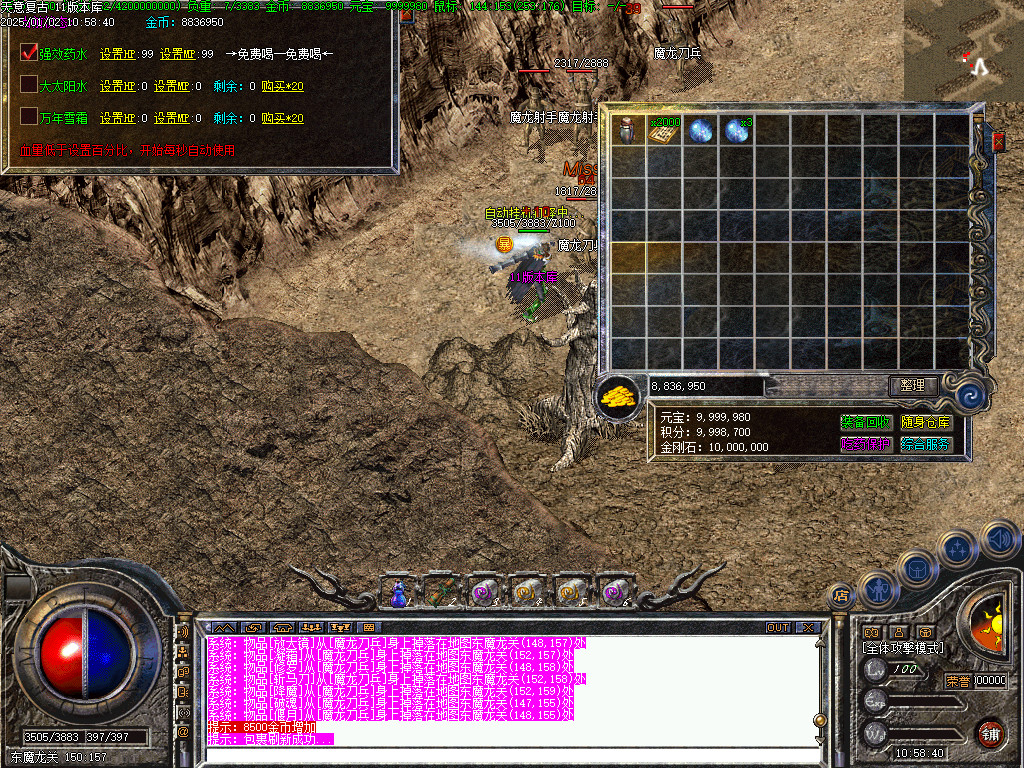Click the OUT button on chat panel
The width and height of the screenshot is (1024, 768).
click(778, 627)
